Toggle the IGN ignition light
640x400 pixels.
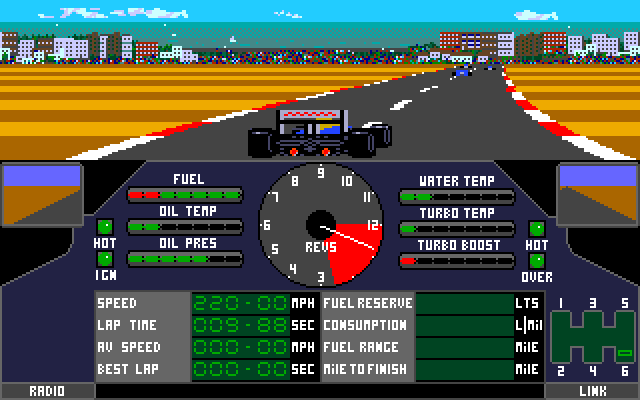click(104, 258)
